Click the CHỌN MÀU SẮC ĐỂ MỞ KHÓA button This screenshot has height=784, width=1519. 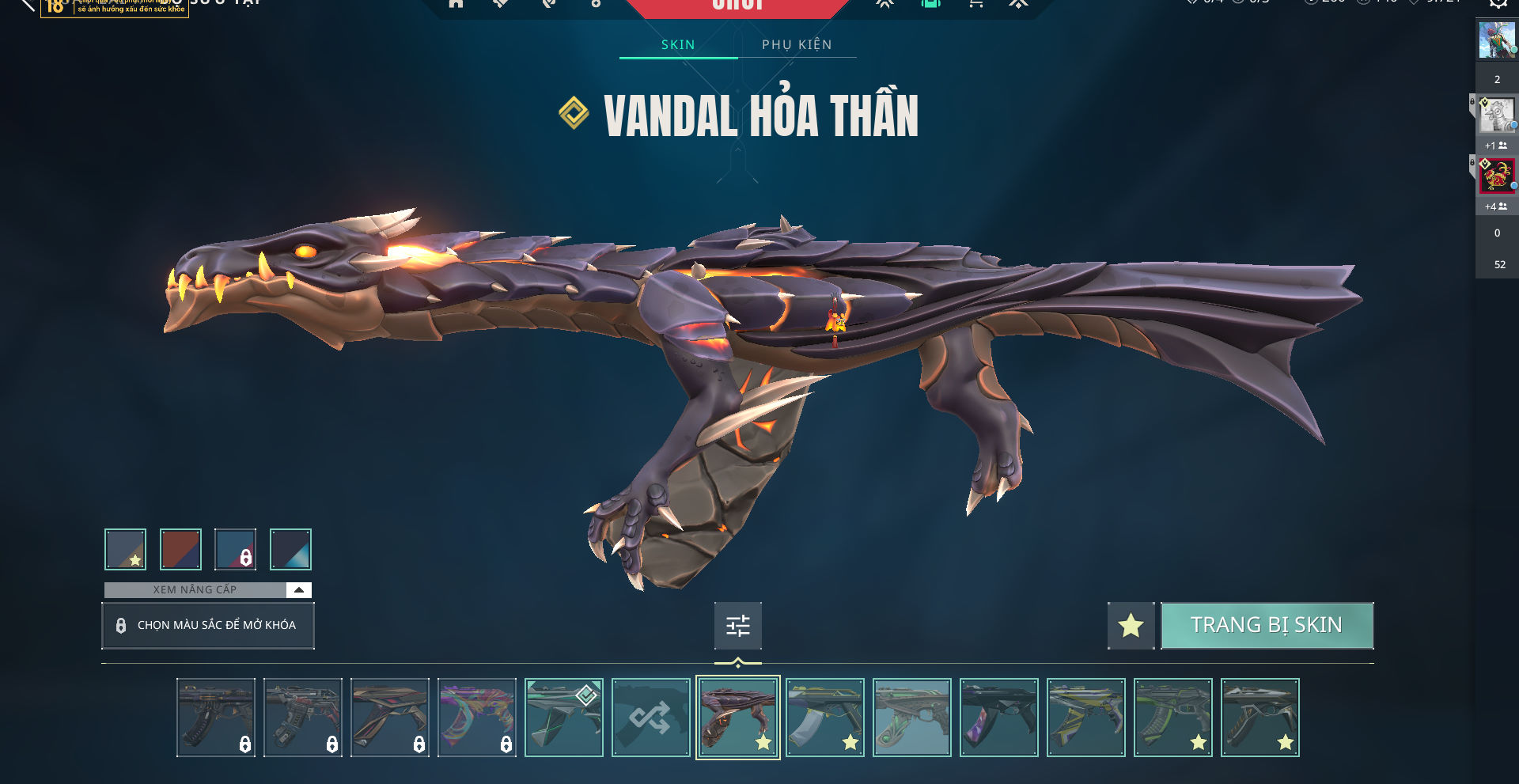[208, 626]
